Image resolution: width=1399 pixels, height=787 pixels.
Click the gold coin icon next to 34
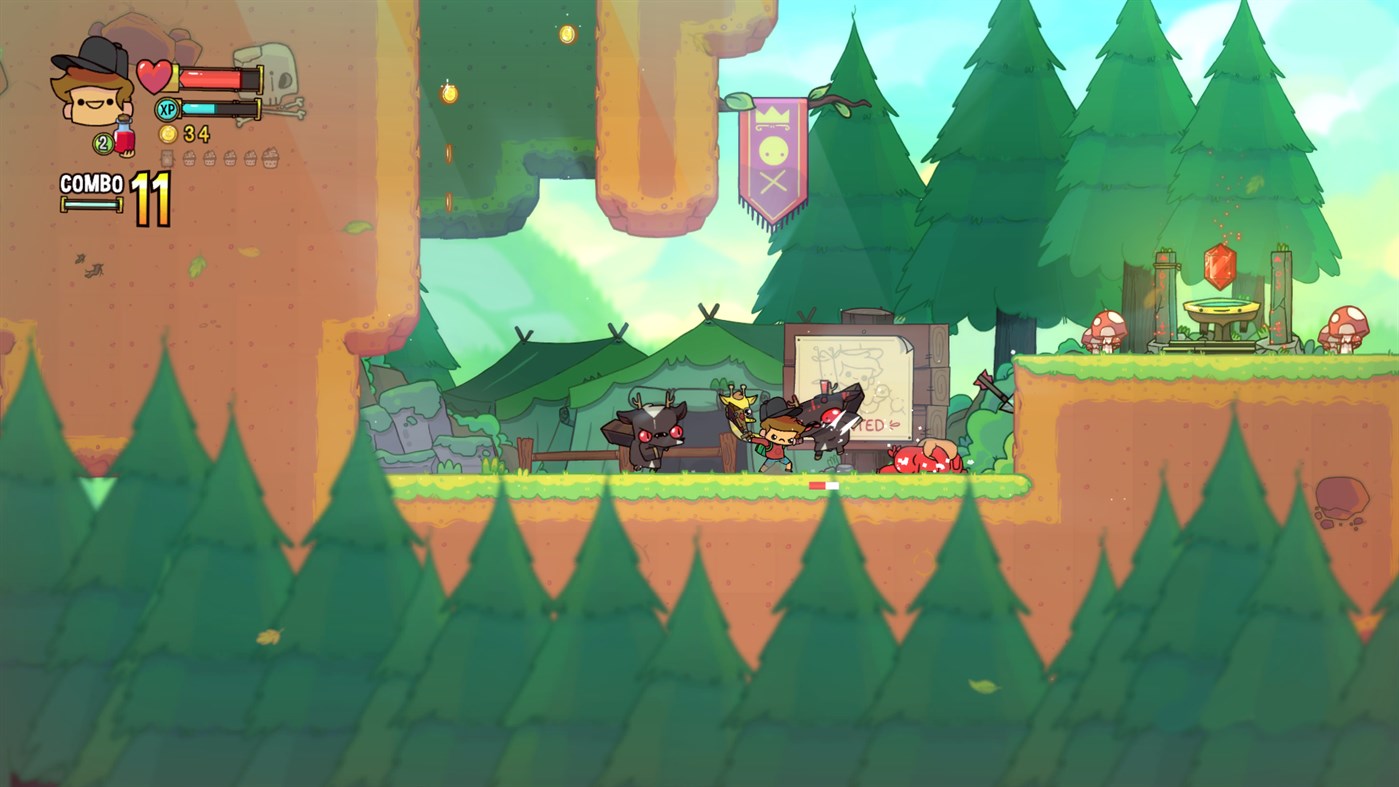[167, 134]
